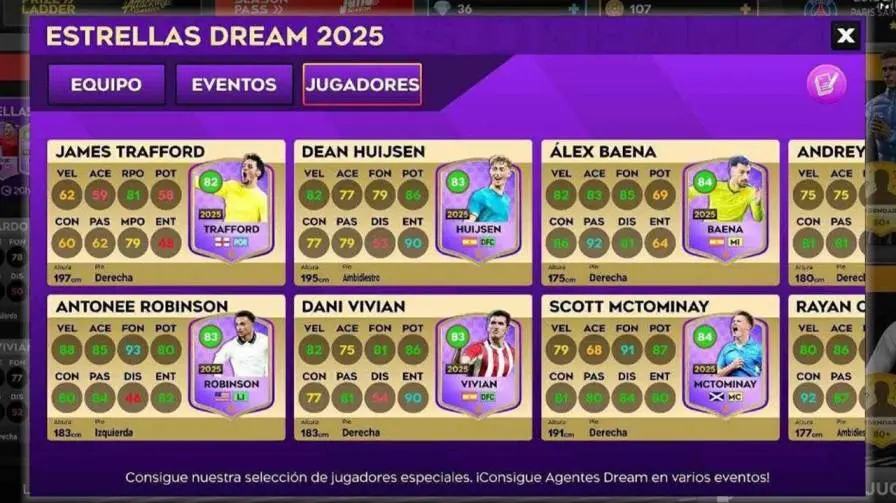Pick the Scott McTominay player card
This screenshot has width=896, height=503.
[660, 367]
